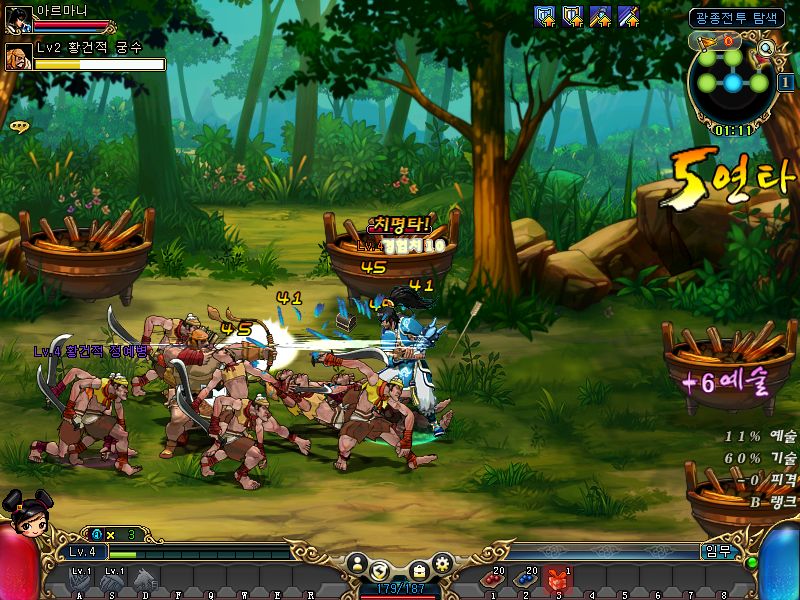
Task: Click the 아르마니 player portrait
Action: tap(18, 18)
